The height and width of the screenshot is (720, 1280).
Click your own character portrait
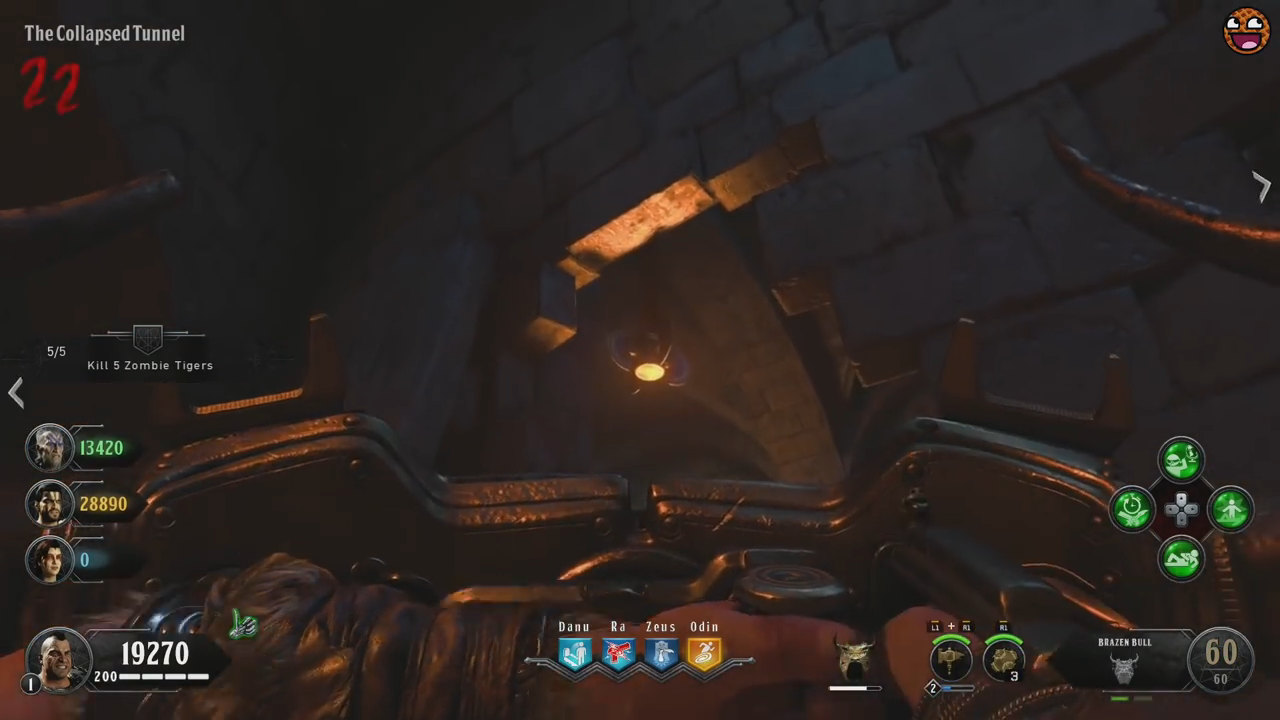[59, 659]
